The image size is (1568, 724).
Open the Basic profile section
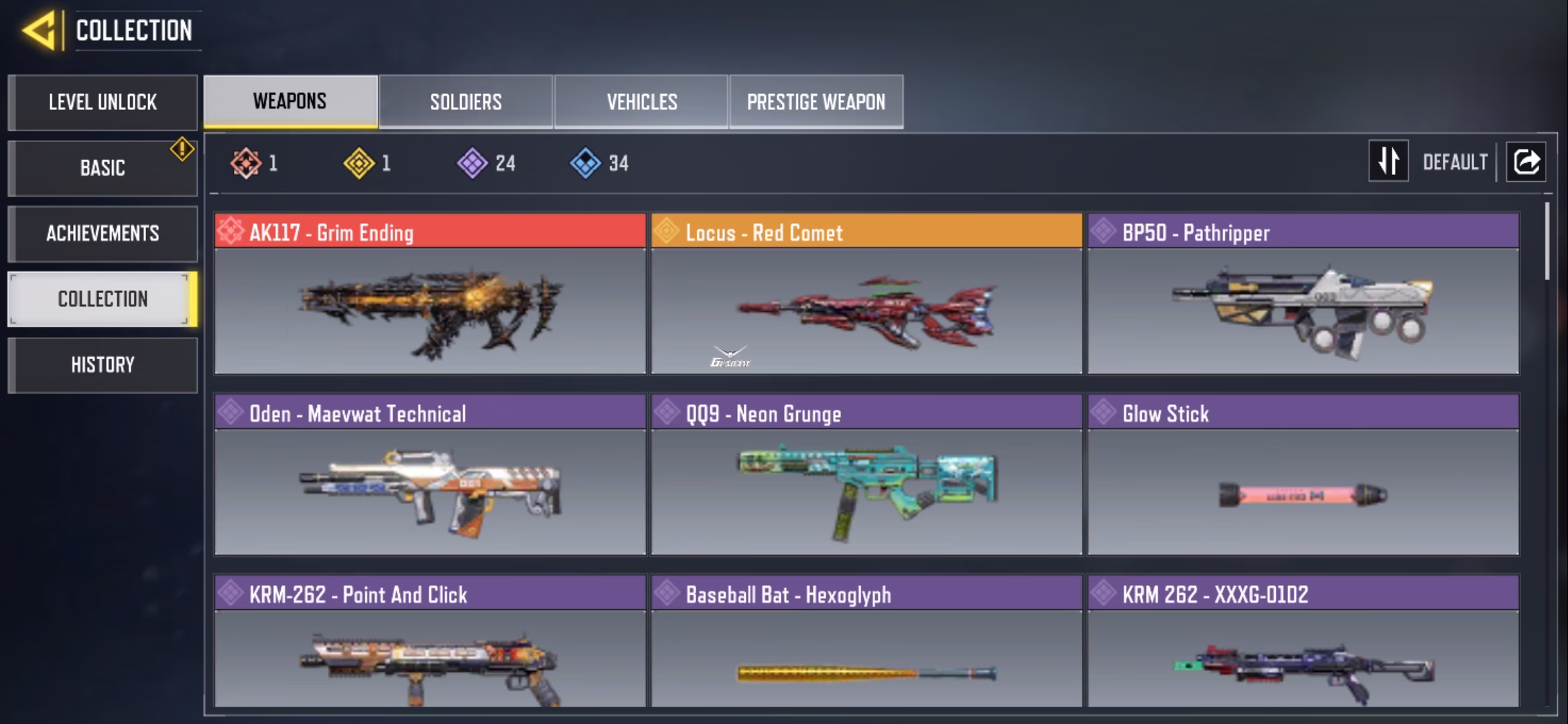point(103,168)
